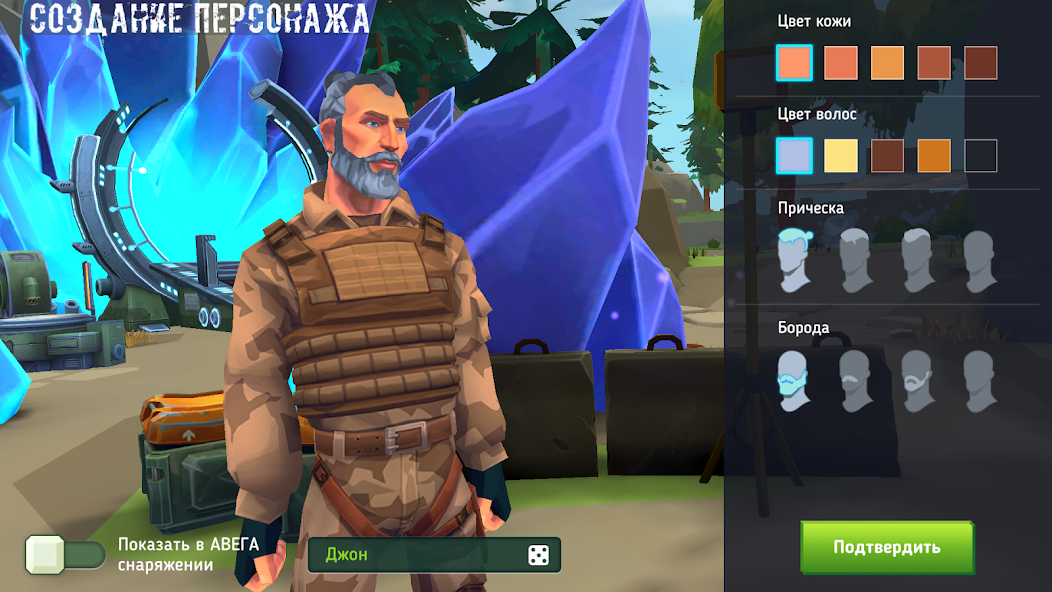
Task: Edit the character name field showing Джон
Action: (x=420, y=555)
